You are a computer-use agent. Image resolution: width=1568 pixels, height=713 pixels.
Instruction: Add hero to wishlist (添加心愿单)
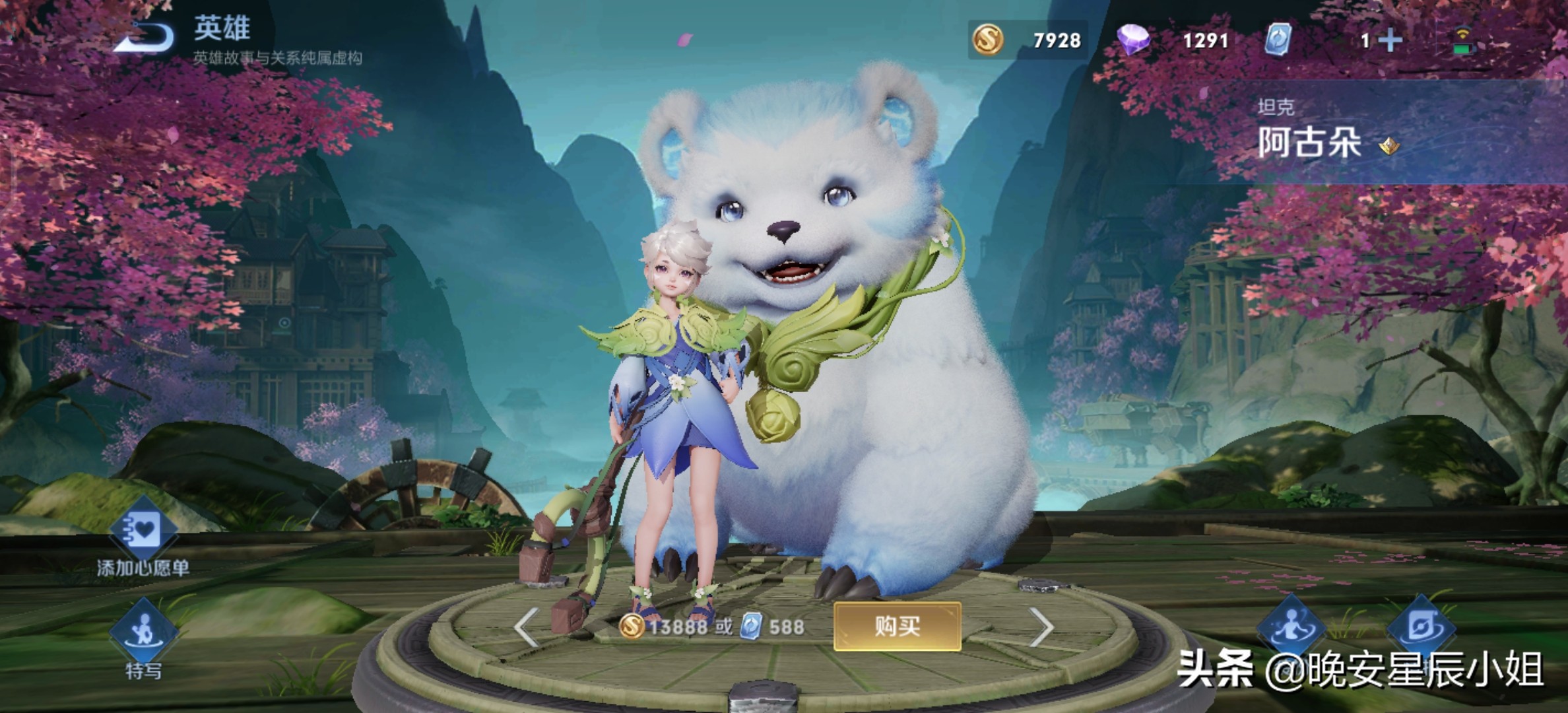tap(143, 532)
